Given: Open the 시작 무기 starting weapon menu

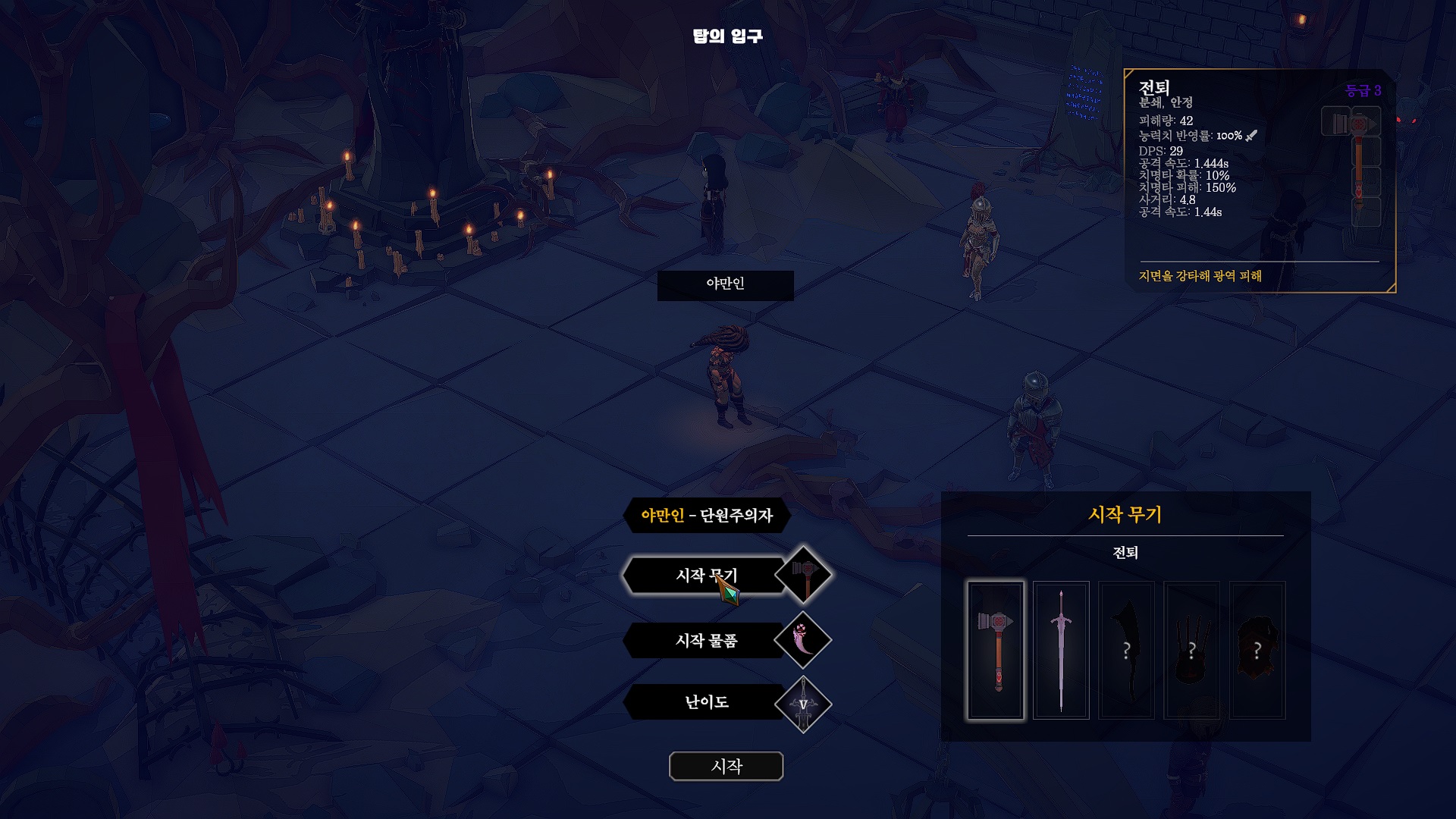Looking at the screenshot, I should click(x=704, y=576).
